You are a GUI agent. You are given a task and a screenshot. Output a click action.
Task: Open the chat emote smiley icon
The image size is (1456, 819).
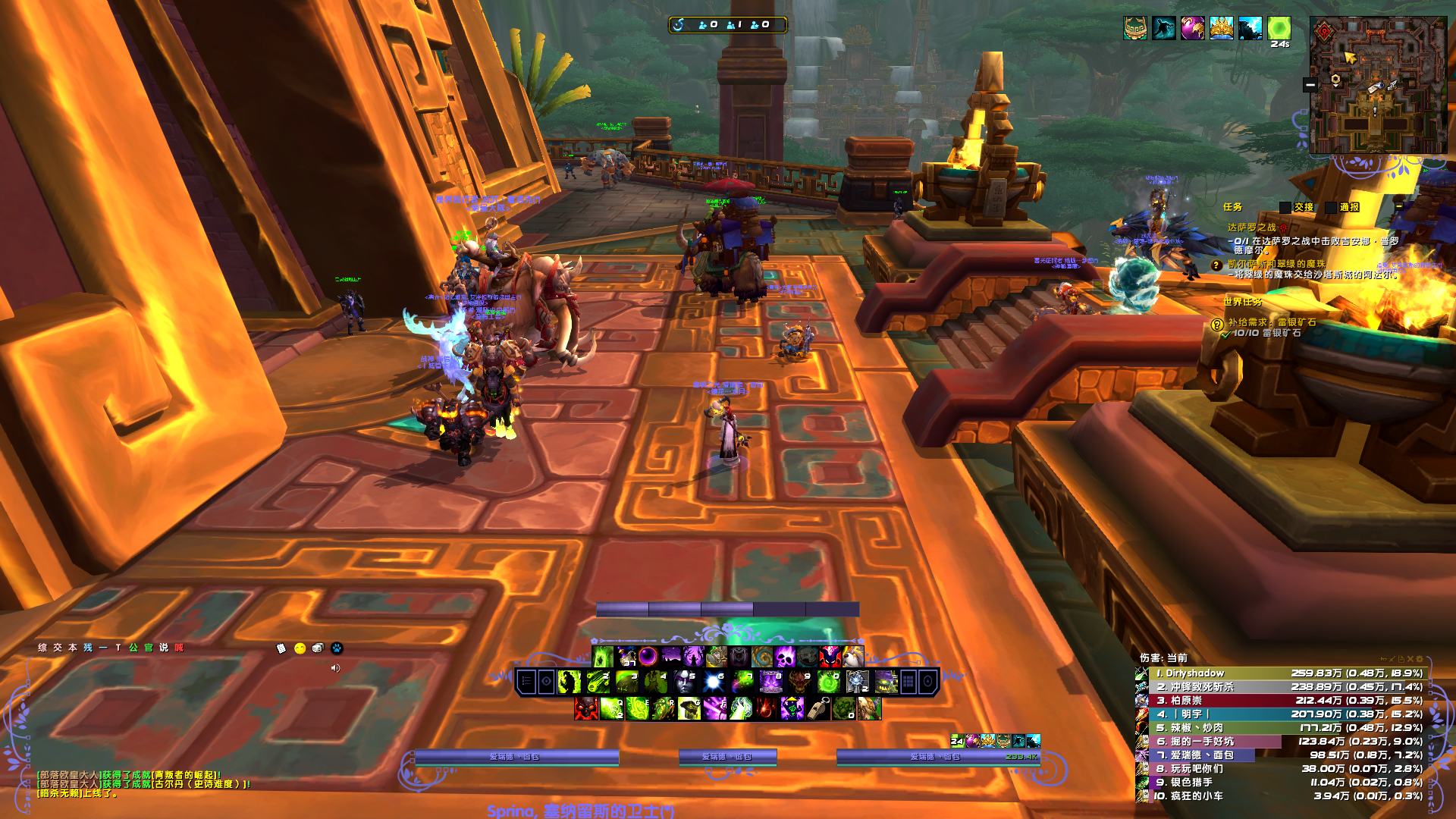tap(300, 648)
